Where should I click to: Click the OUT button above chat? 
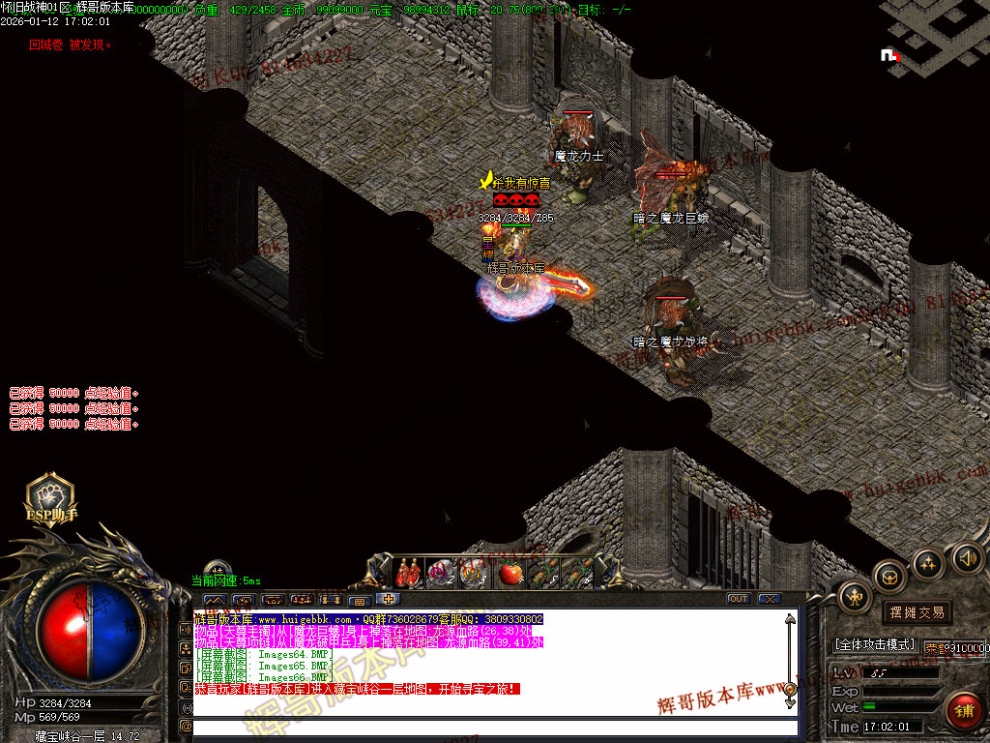pyautogui.click(x=738, y=599)
